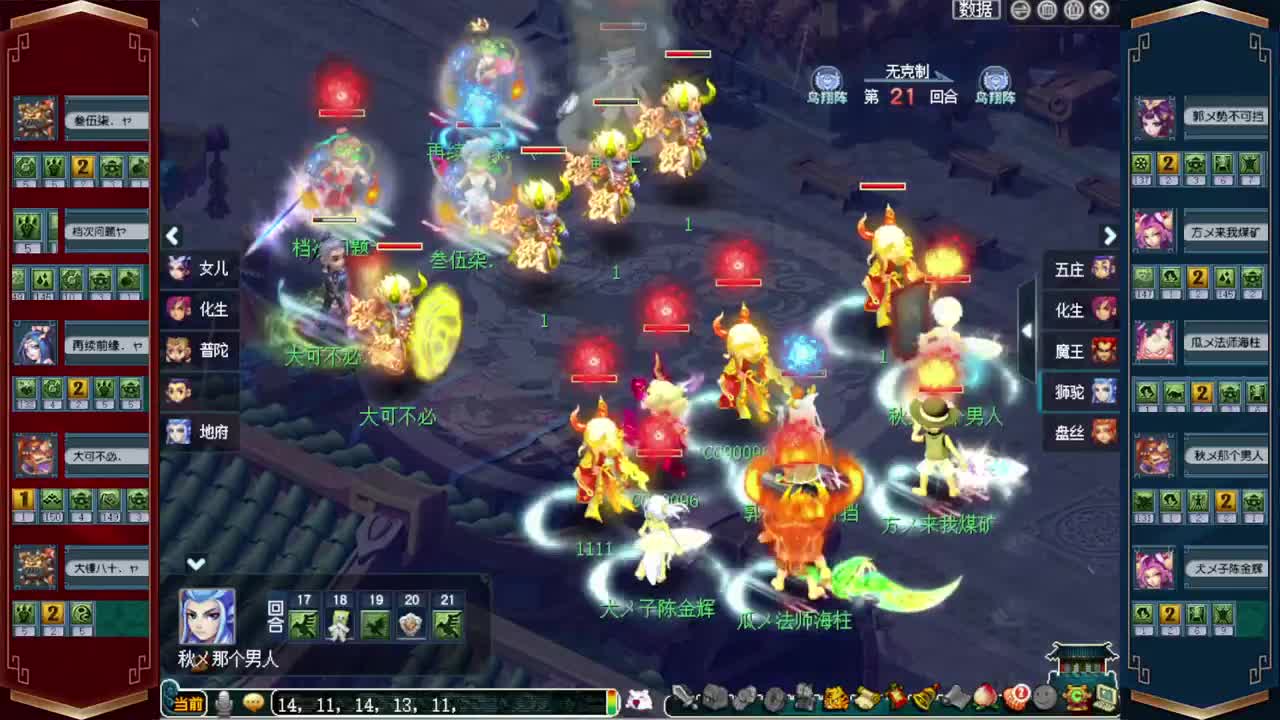Click the right-pointing arrow near the top-right battlefield edge
Viewport: 1280px width, 720px height.
click(x=1110, y=236)
